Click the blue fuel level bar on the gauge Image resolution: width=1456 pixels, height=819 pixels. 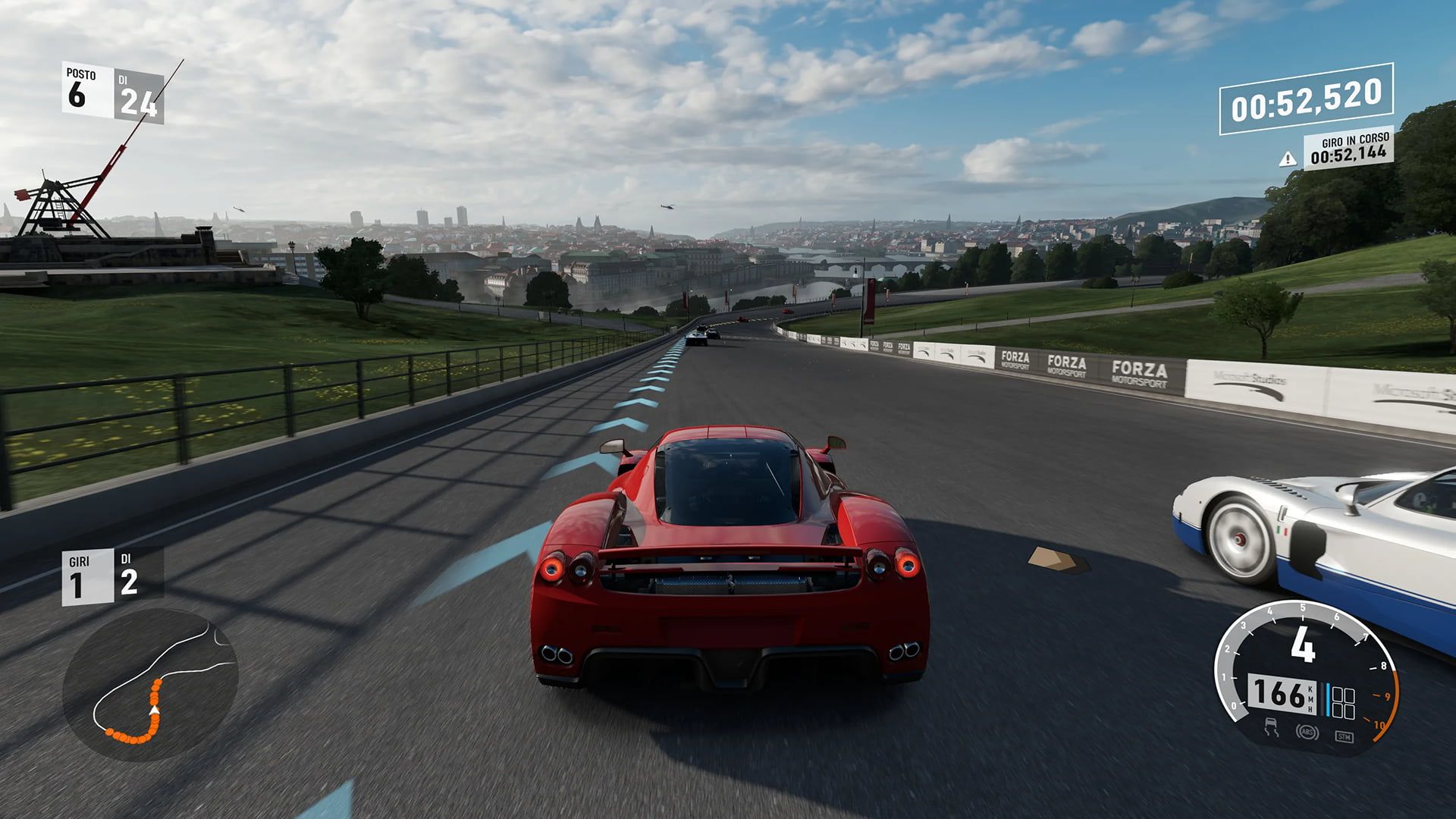click(x=1328, y=699)
